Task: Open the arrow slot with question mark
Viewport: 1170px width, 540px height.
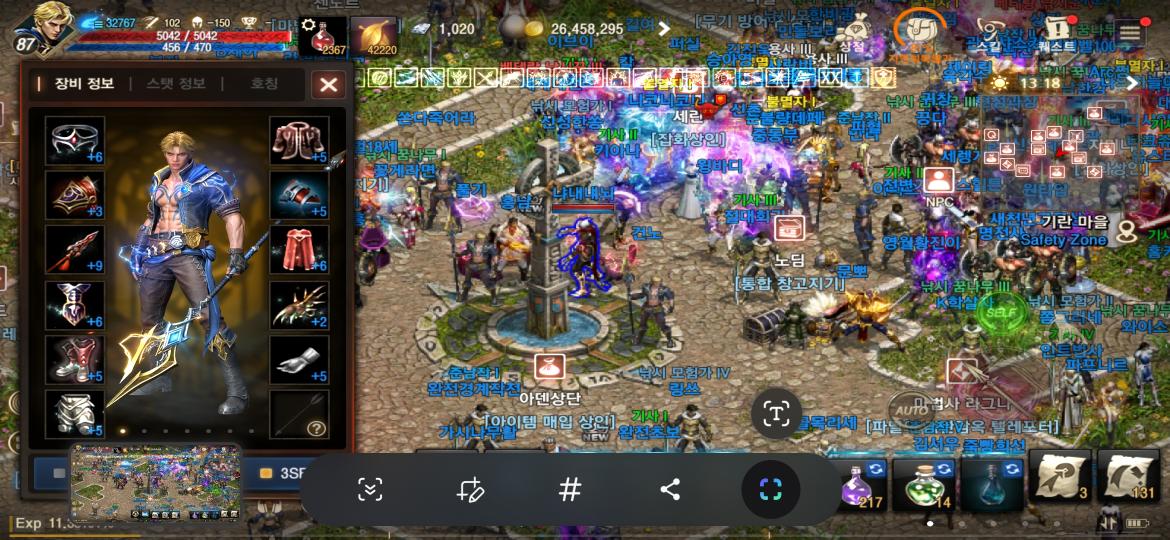Action: [x=299, y=414]
